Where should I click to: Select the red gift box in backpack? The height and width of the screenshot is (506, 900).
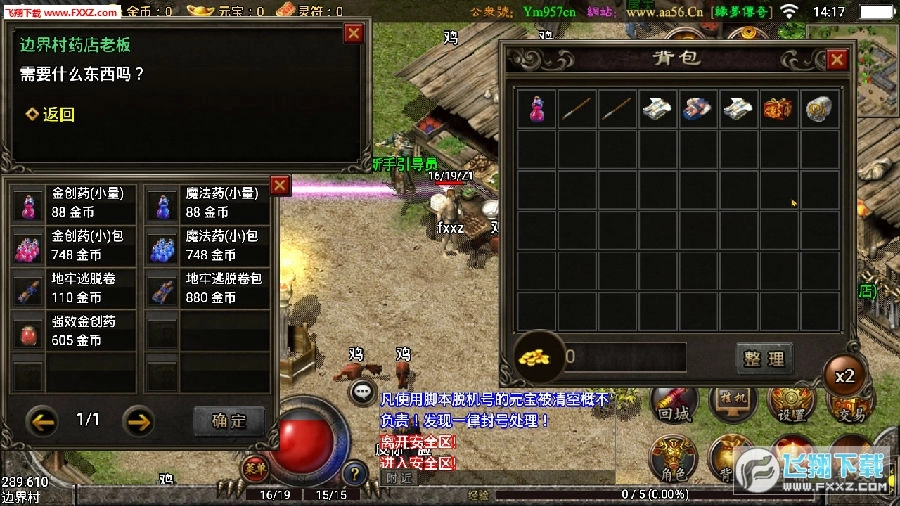click(x=778, y=109)
